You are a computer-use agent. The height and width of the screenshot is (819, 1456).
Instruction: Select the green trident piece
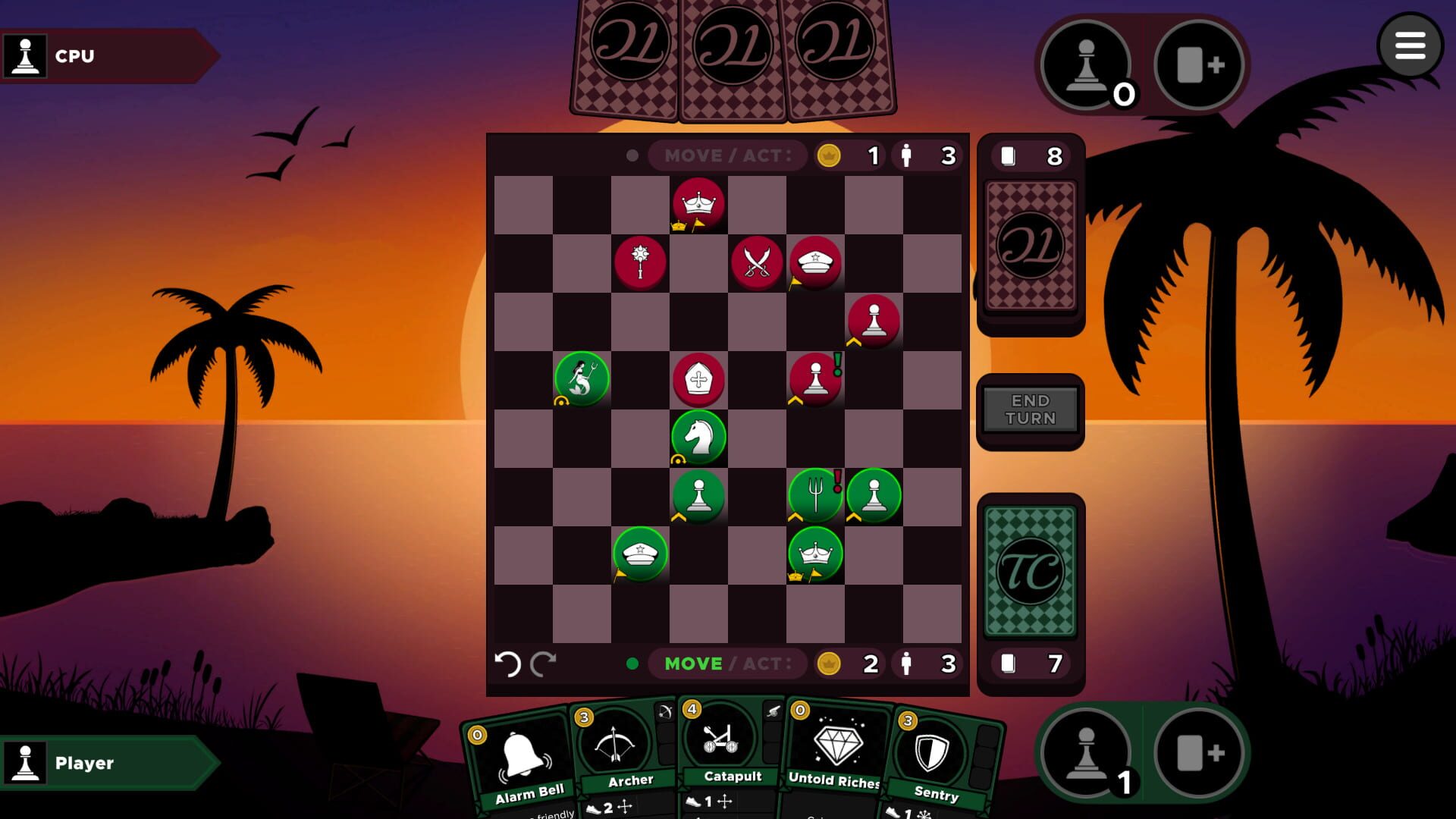click(x=817, y=495)
